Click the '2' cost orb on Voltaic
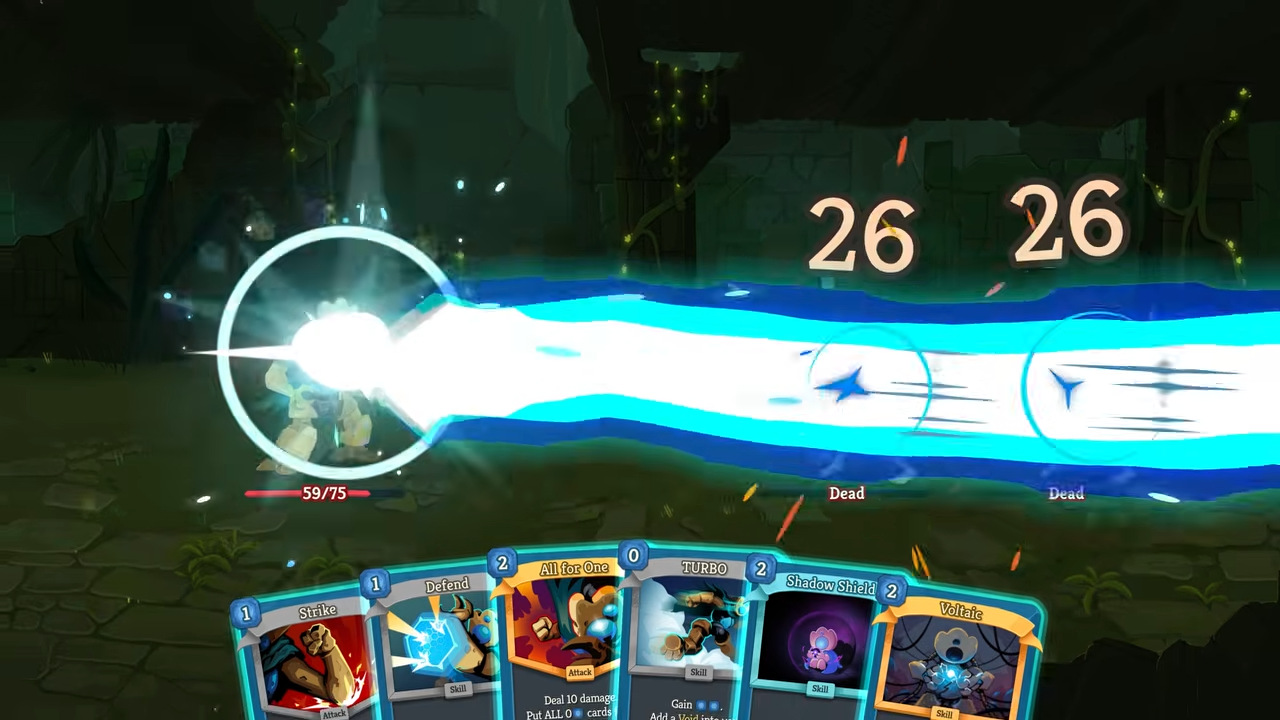The image size is (1280, 720). pos(890,591)
